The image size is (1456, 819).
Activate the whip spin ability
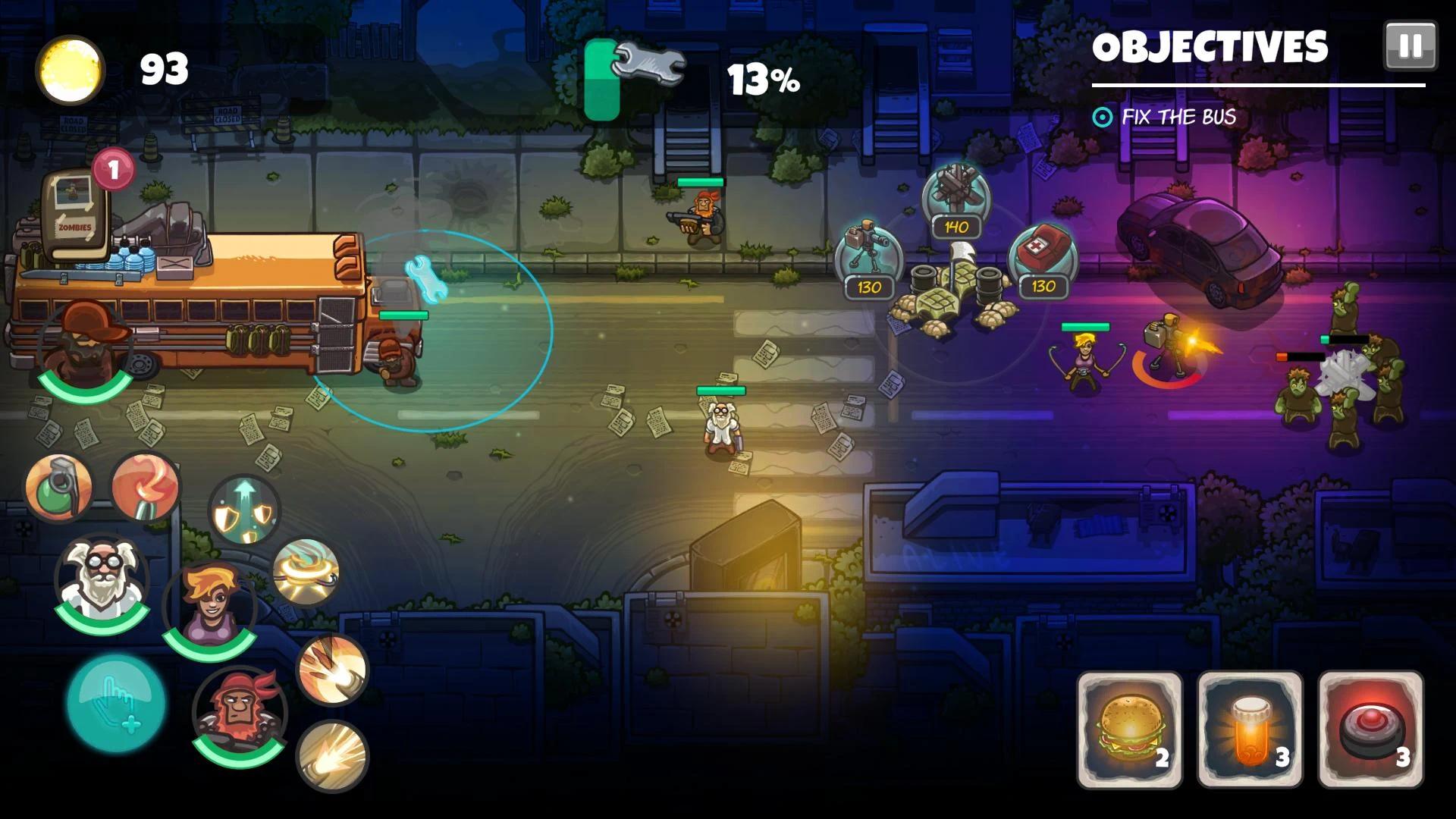(306, 573)
